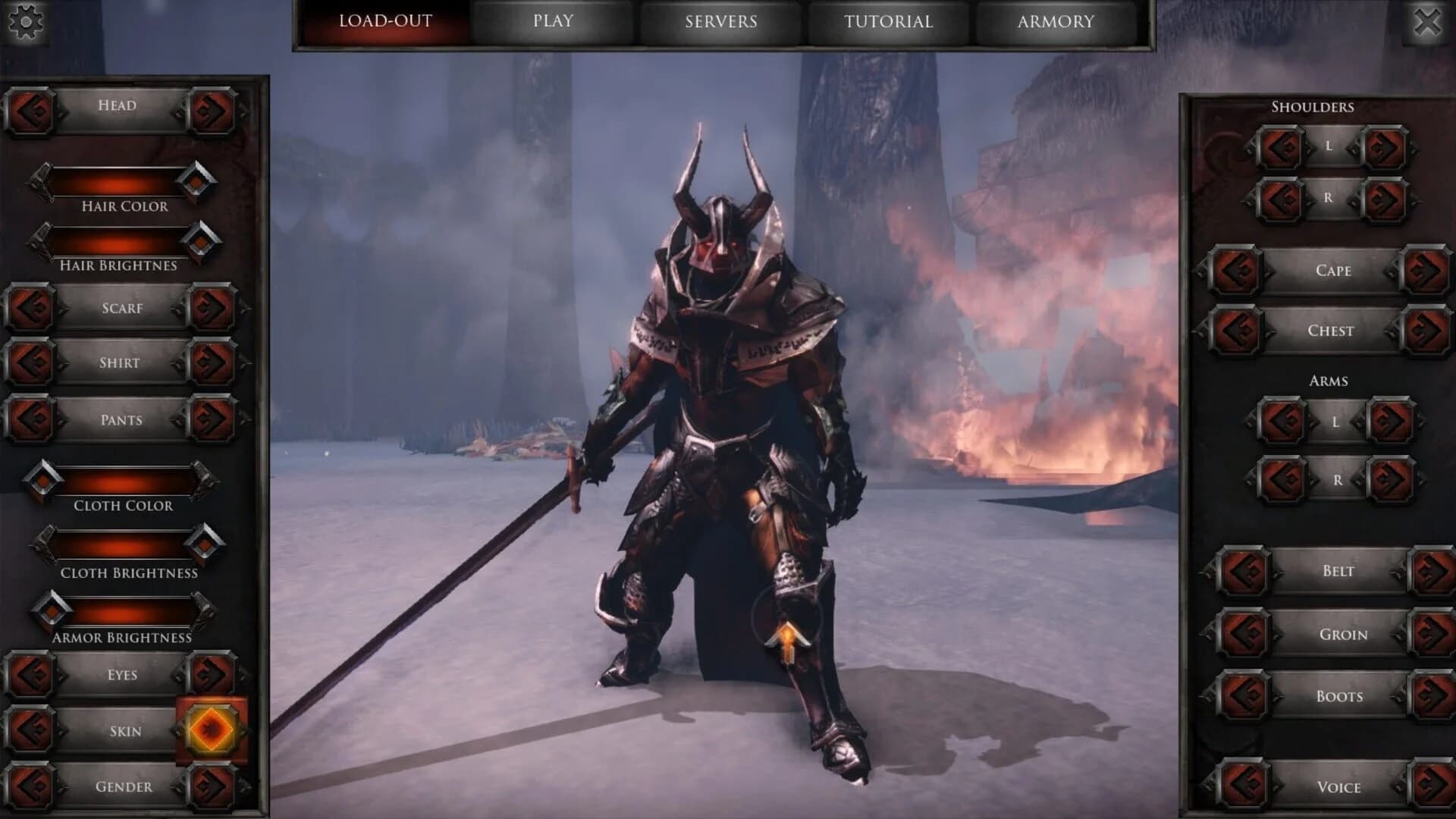Adjust the Hair Color slider
The height and width of the screenshot is (819, 1456).
point(118,180)
